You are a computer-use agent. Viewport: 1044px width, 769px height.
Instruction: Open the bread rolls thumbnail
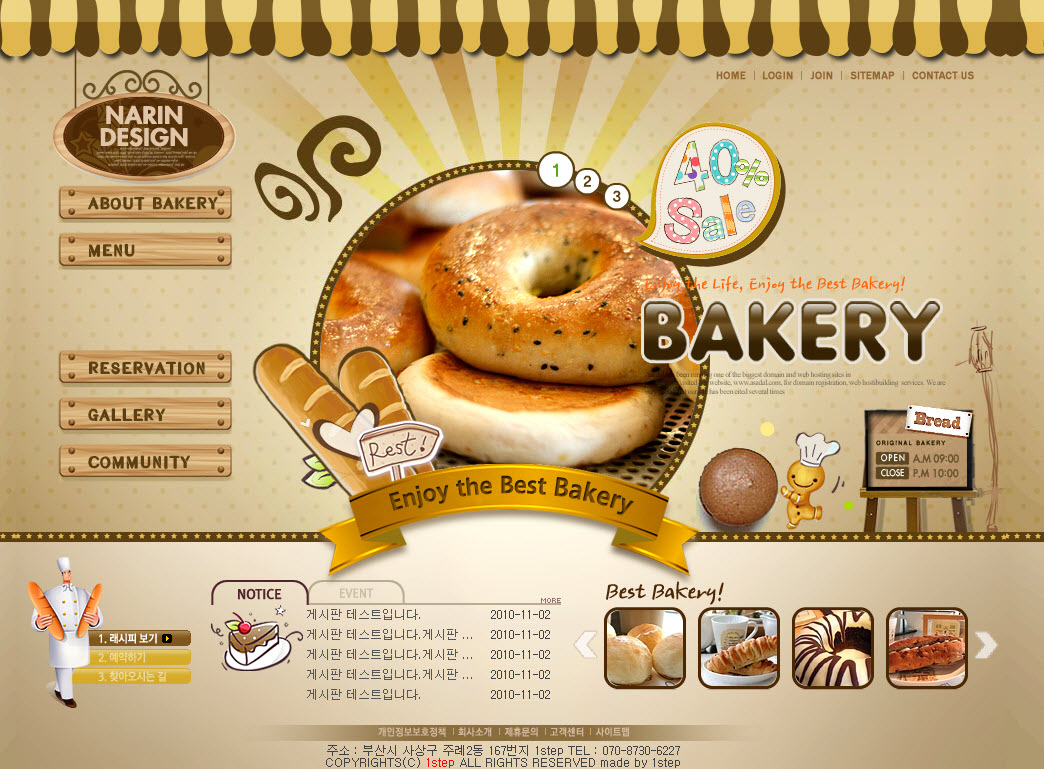coord(645,648)
